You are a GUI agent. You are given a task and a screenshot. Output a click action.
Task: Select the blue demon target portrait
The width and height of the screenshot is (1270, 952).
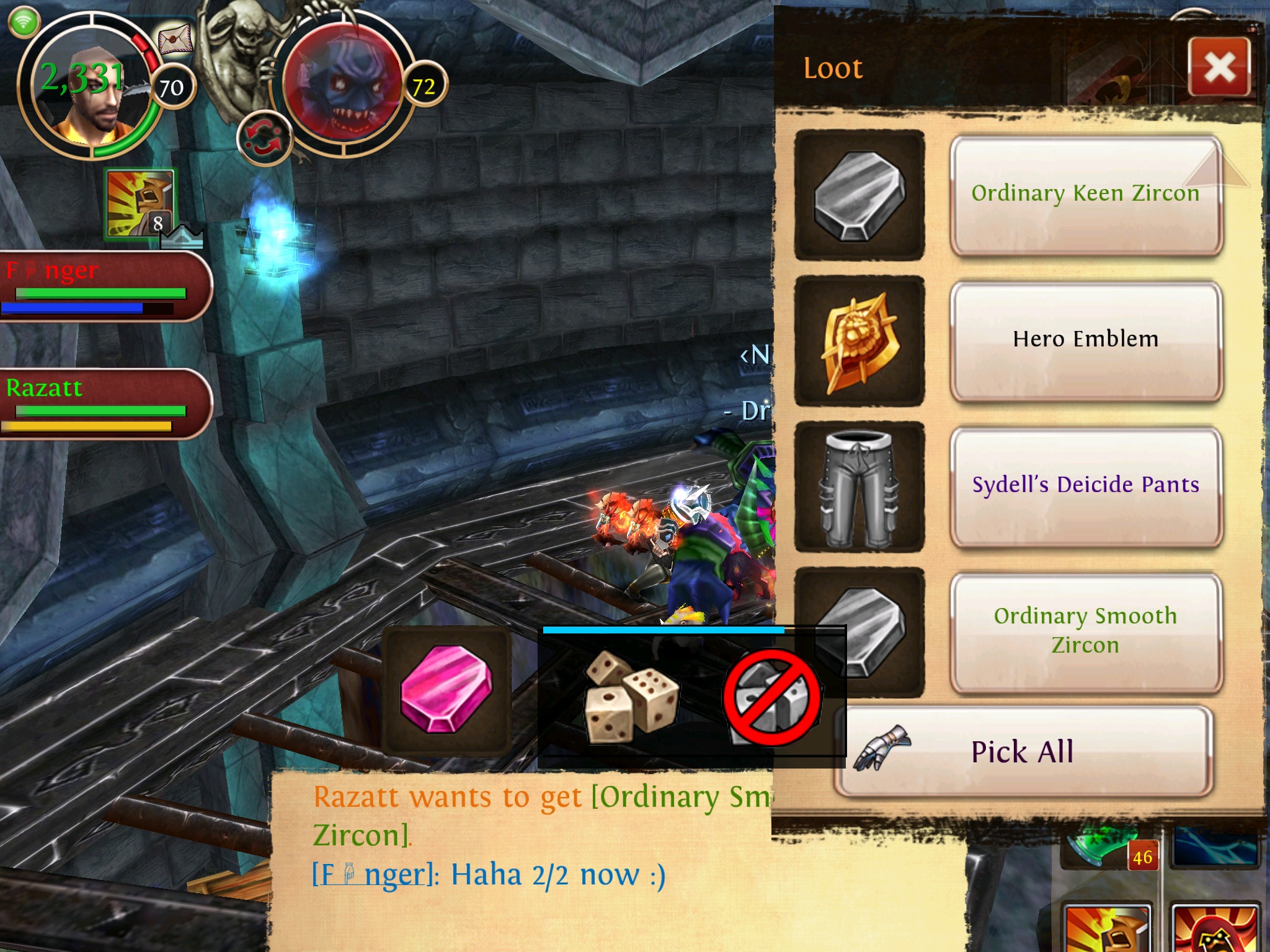pos(343,86)
